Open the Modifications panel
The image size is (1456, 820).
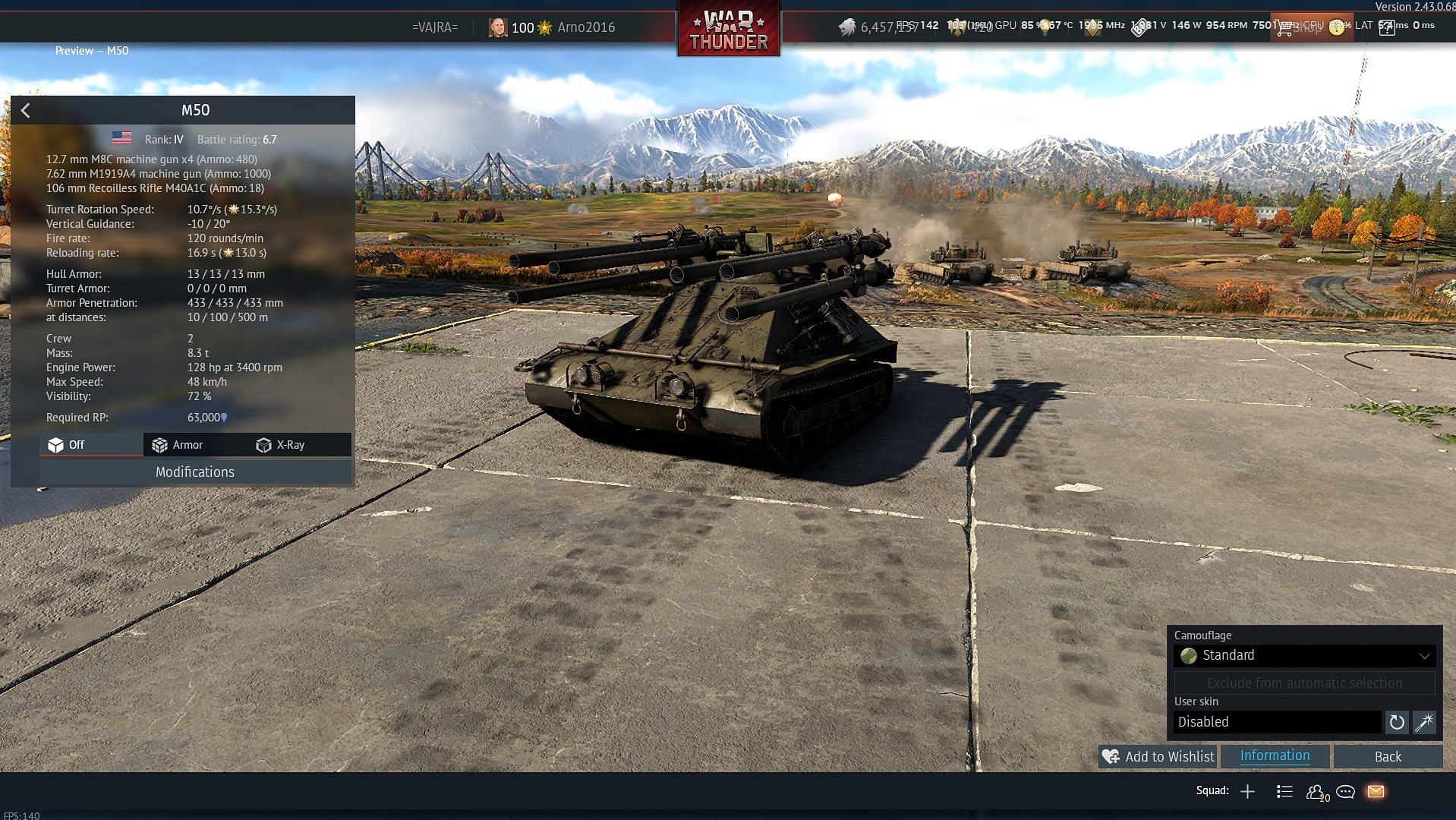tap(195, 472)
